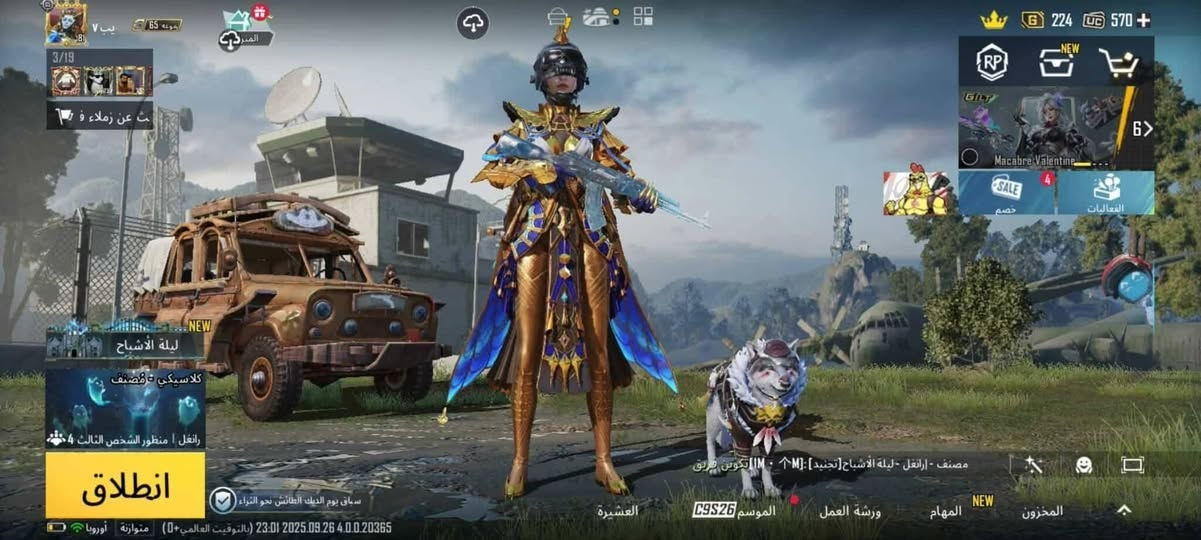
Task: Open the المخزون inventory menu
Action: [x=1042, y=511]
